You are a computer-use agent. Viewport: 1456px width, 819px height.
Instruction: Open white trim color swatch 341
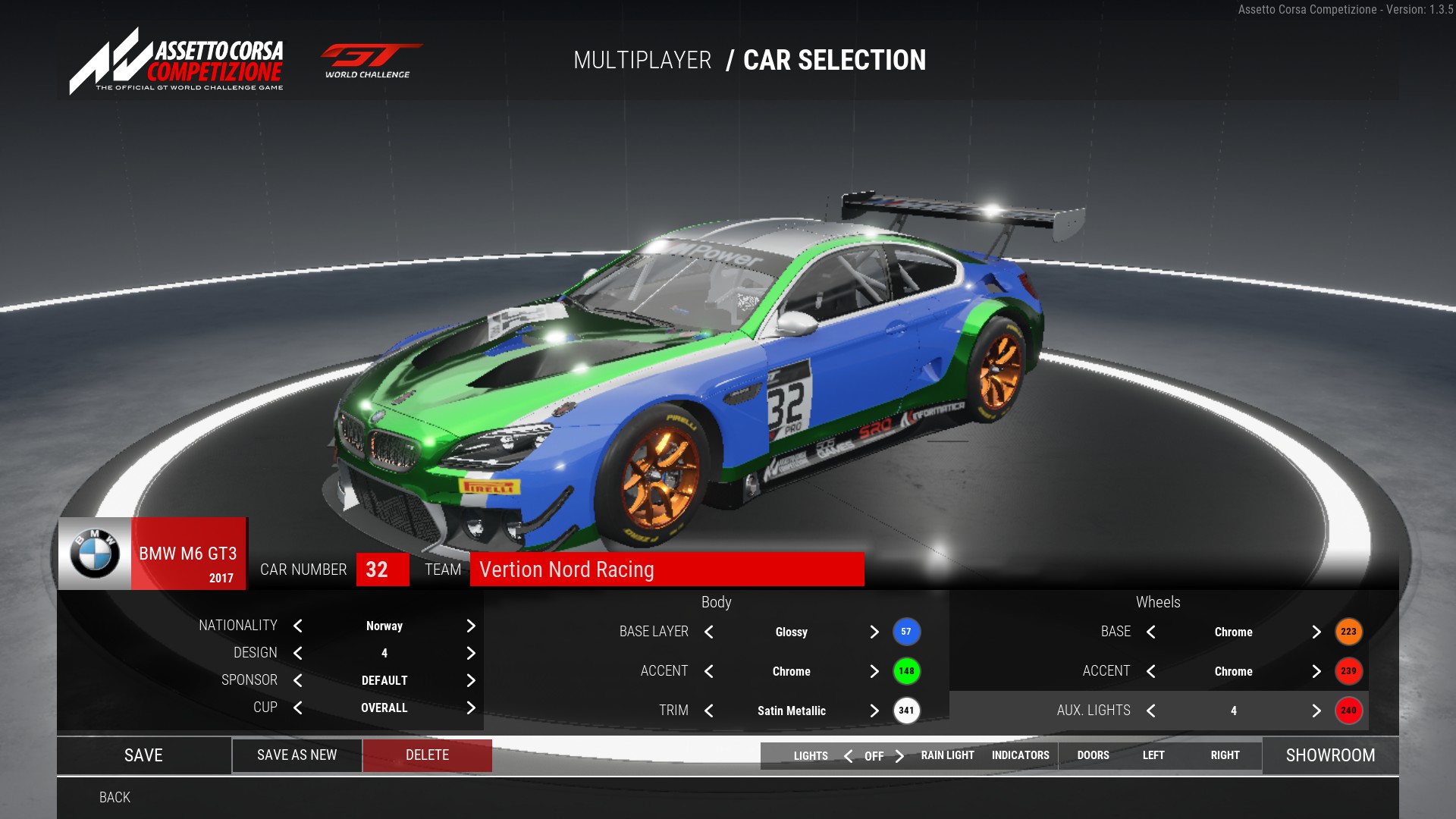[x=906, y=711]
